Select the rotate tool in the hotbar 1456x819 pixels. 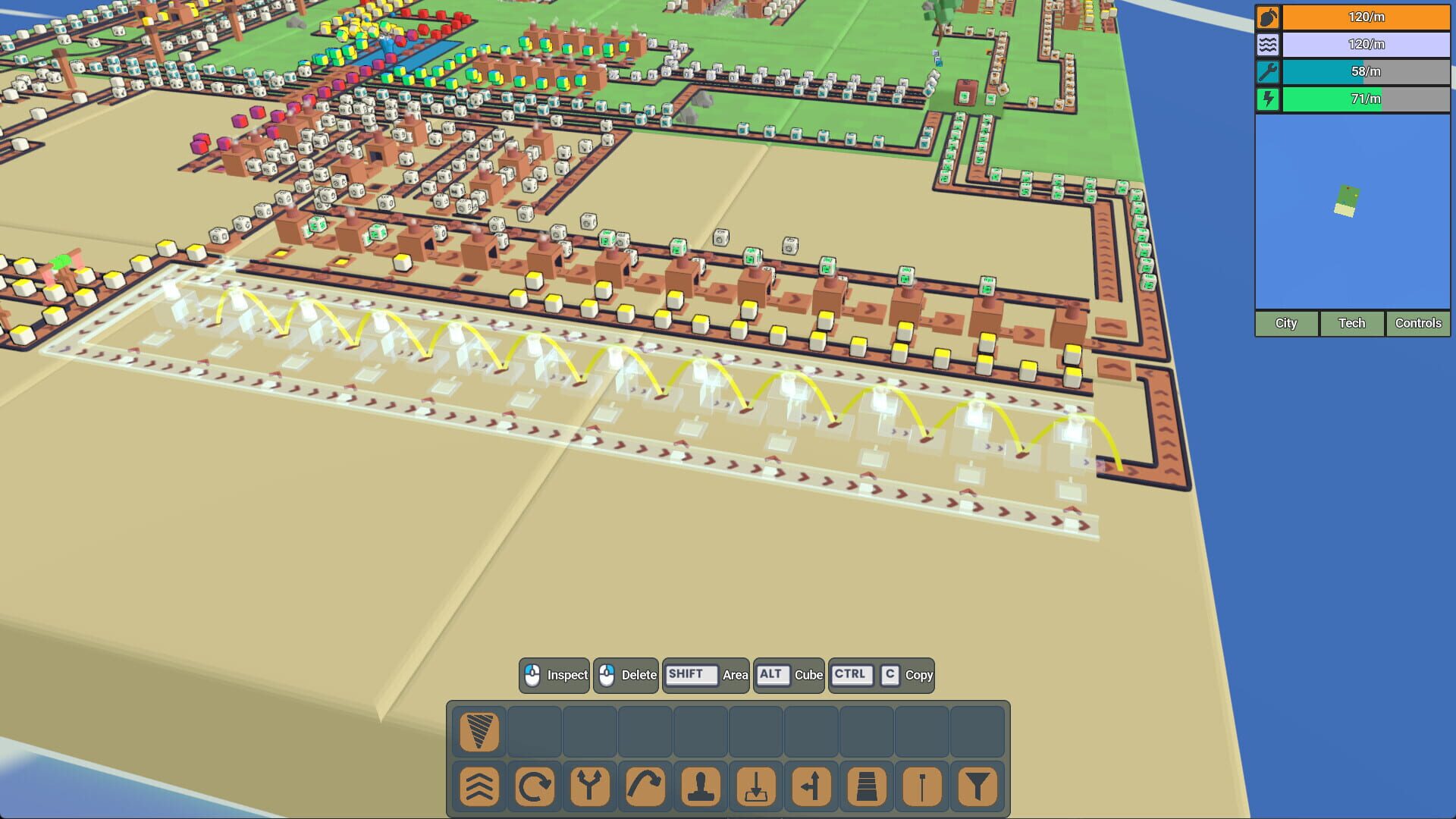pos(532,786)
